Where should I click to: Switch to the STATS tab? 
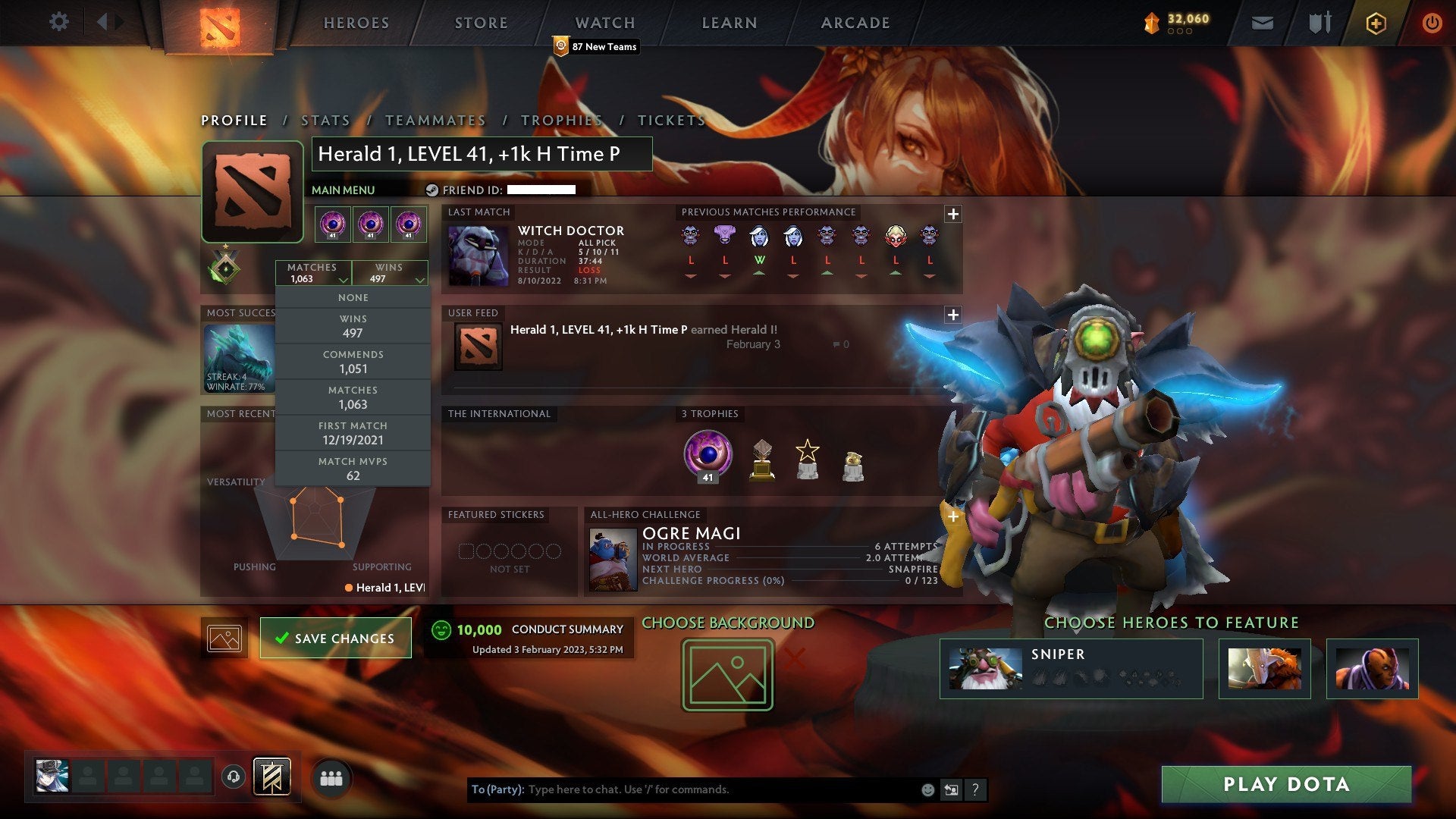(325, 120)
